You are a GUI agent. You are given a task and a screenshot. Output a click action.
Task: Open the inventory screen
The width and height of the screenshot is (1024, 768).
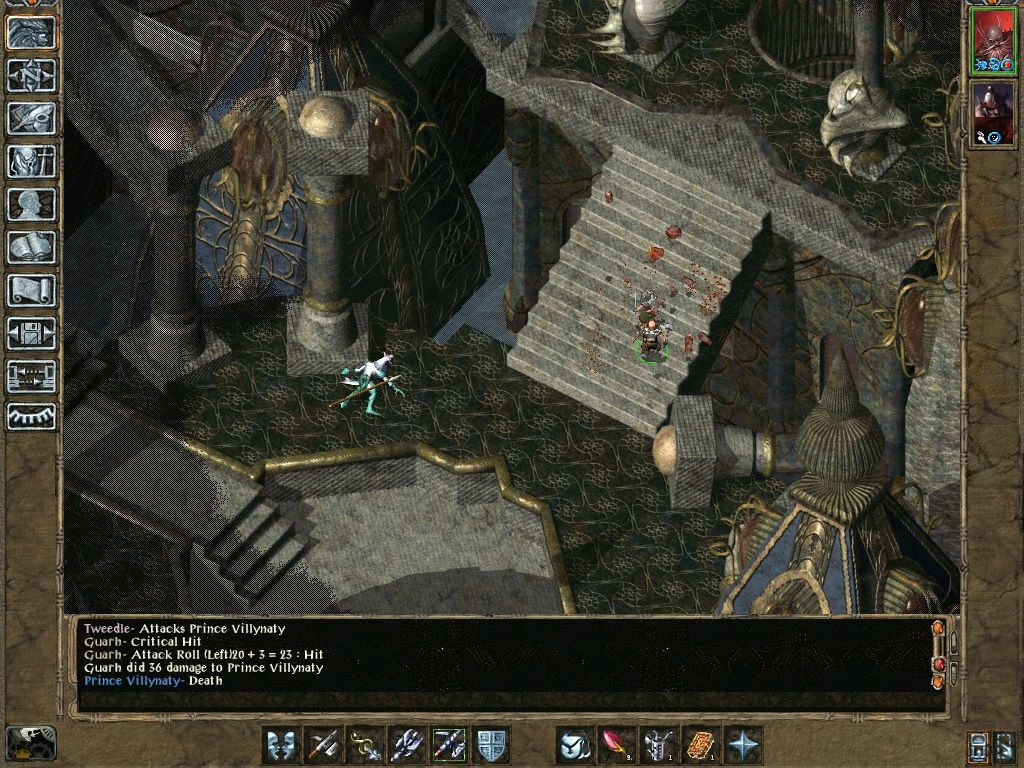pyautogui.click(x=31, y=161)
